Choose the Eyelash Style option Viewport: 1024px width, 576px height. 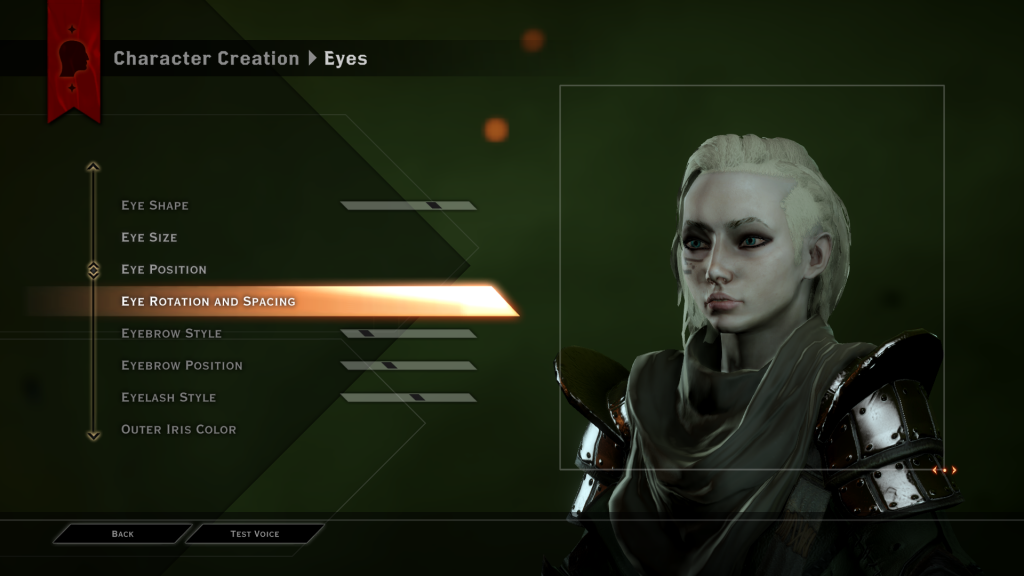[168, 398]
